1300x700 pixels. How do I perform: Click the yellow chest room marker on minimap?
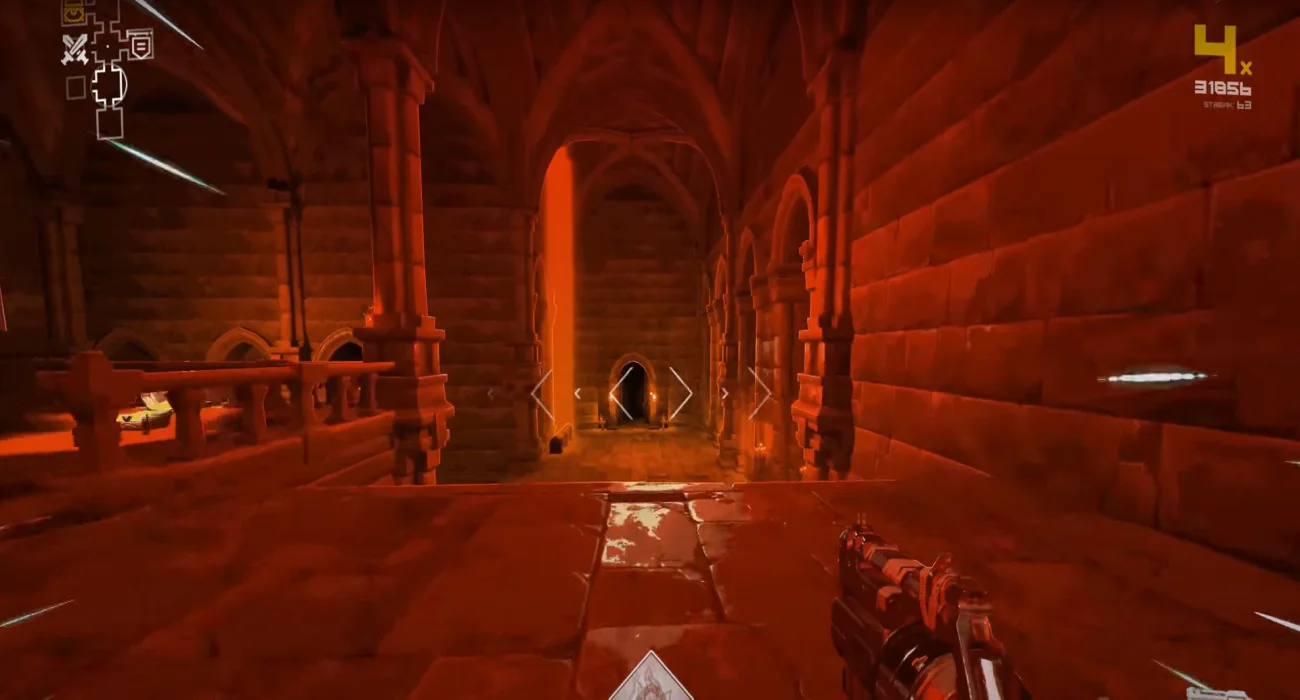[x=72, y=13]
